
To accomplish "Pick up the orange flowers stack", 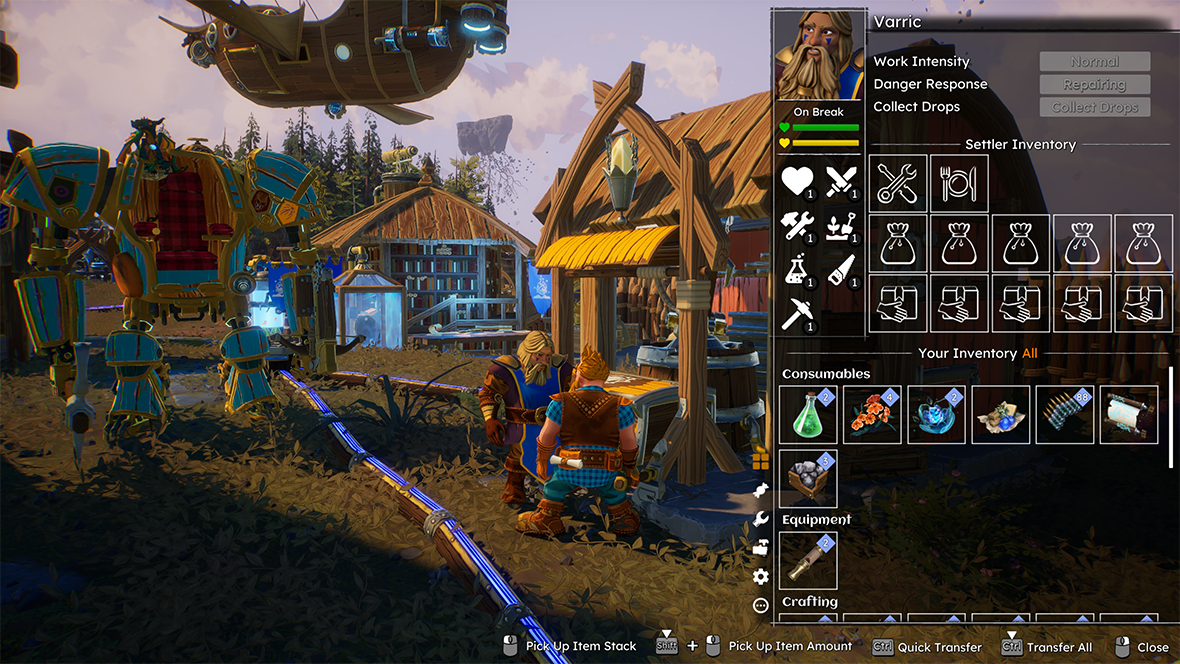I will (872, 415).
